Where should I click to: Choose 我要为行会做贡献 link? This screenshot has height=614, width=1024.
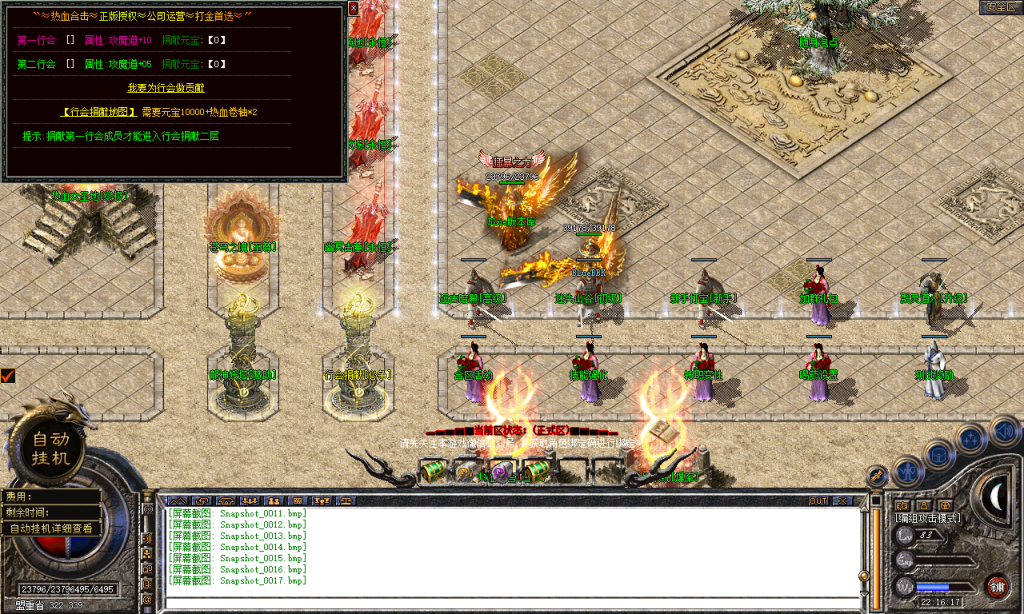[x=173, y=87]
